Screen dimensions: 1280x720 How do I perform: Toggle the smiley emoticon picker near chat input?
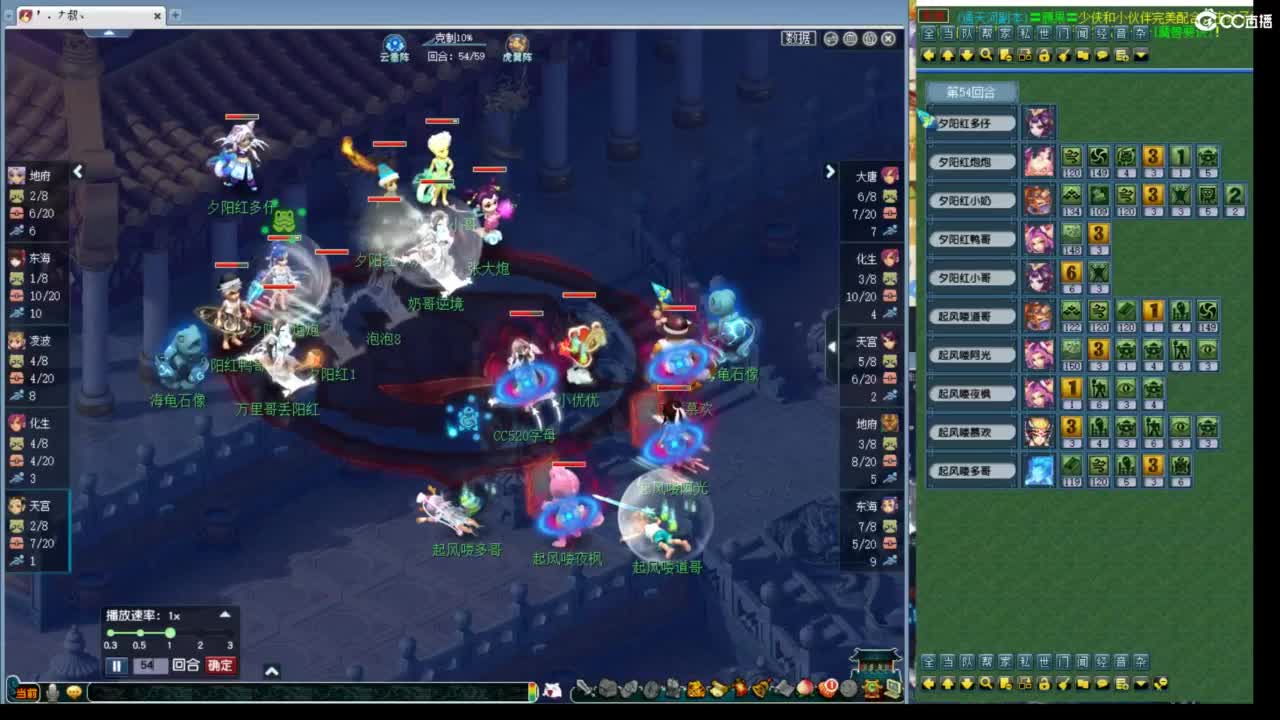[x=75, y=691]
